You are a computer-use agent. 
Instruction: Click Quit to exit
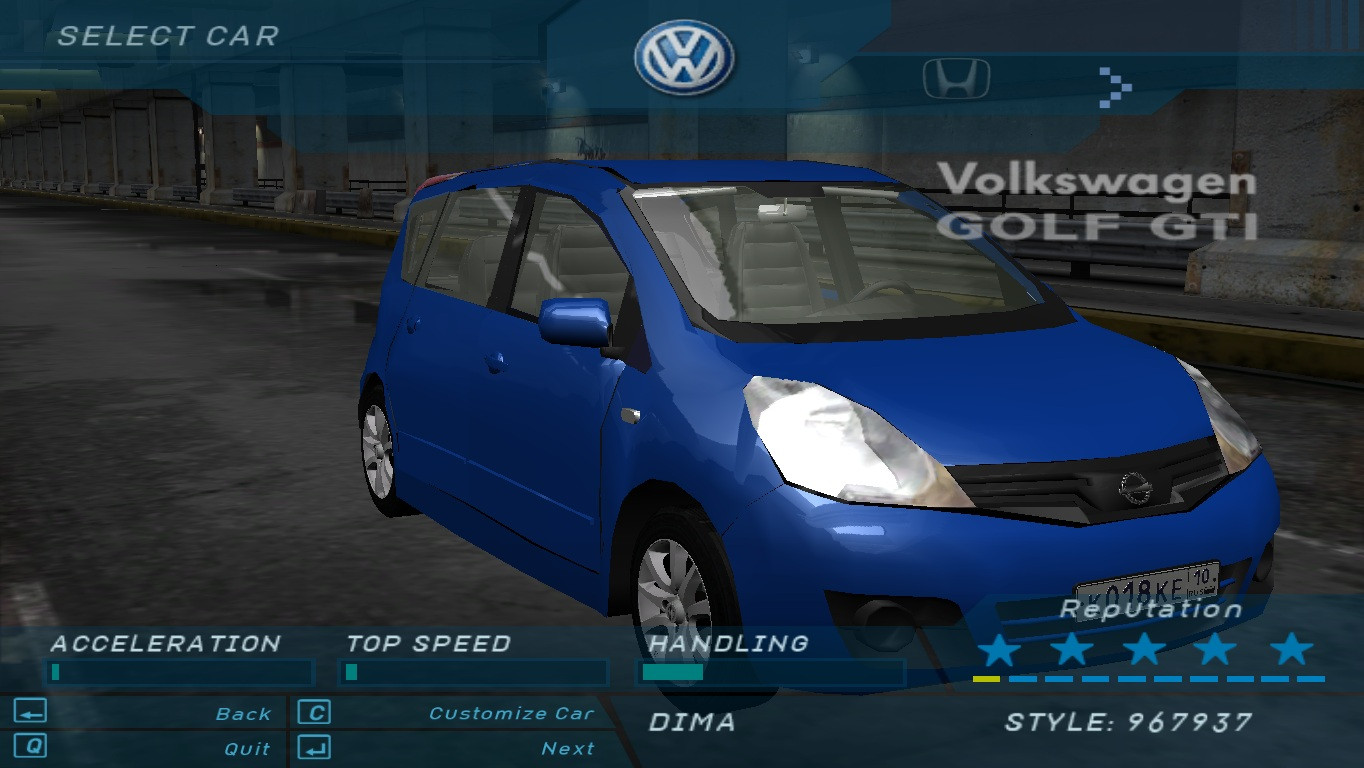tap(248, 747)
